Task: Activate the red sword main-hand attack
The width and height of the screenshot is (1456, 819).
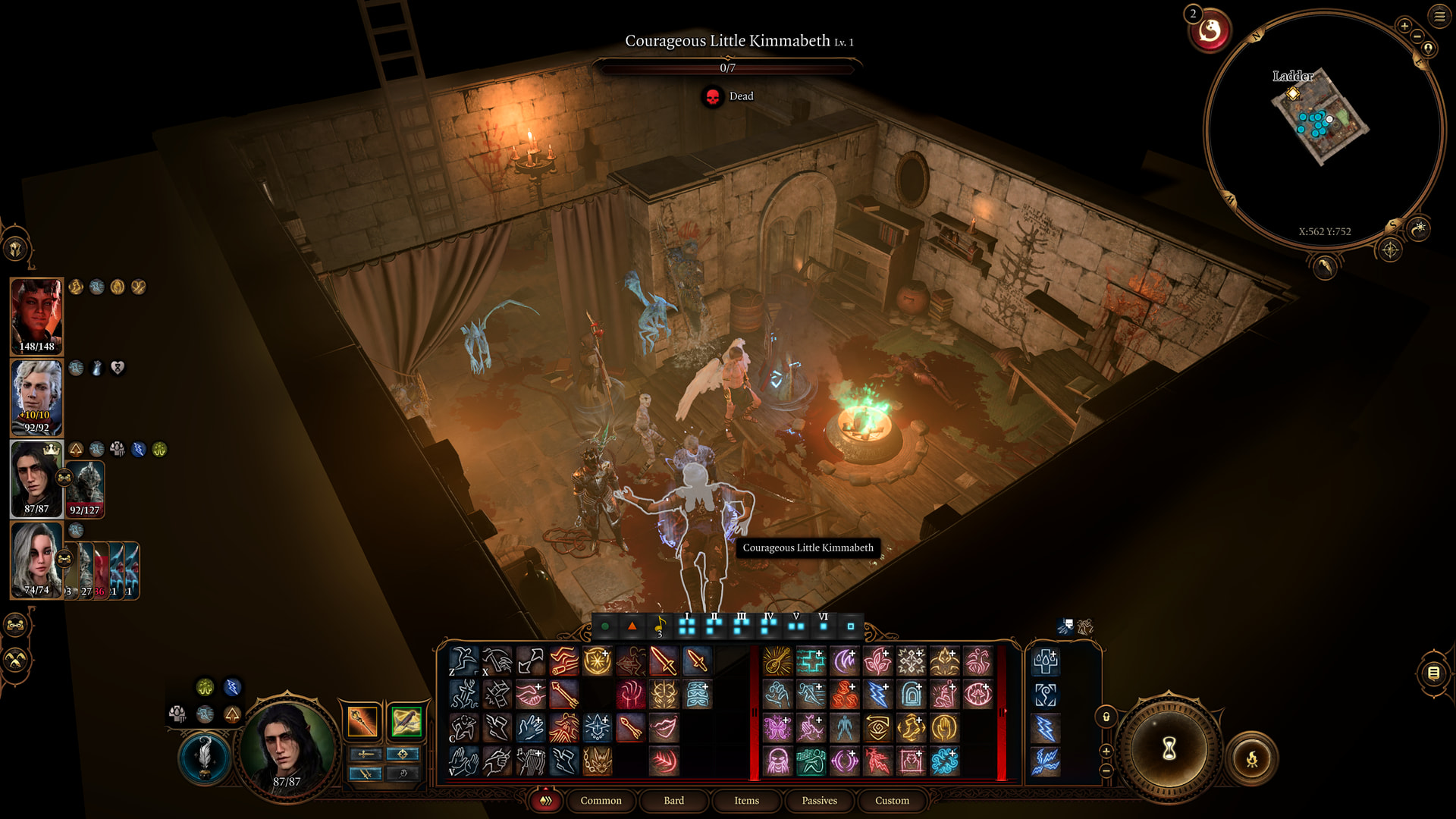Action: (664, 661)
